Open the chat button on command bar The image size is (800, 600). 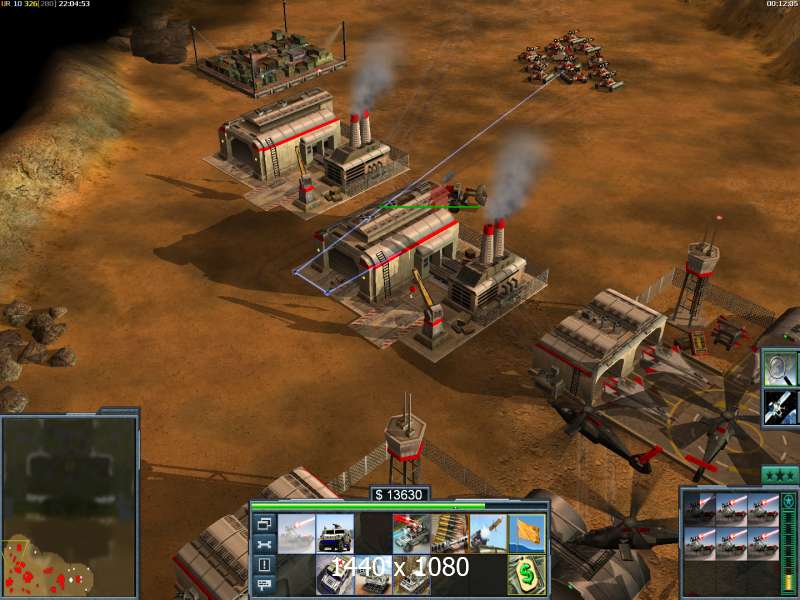[264, 585]
